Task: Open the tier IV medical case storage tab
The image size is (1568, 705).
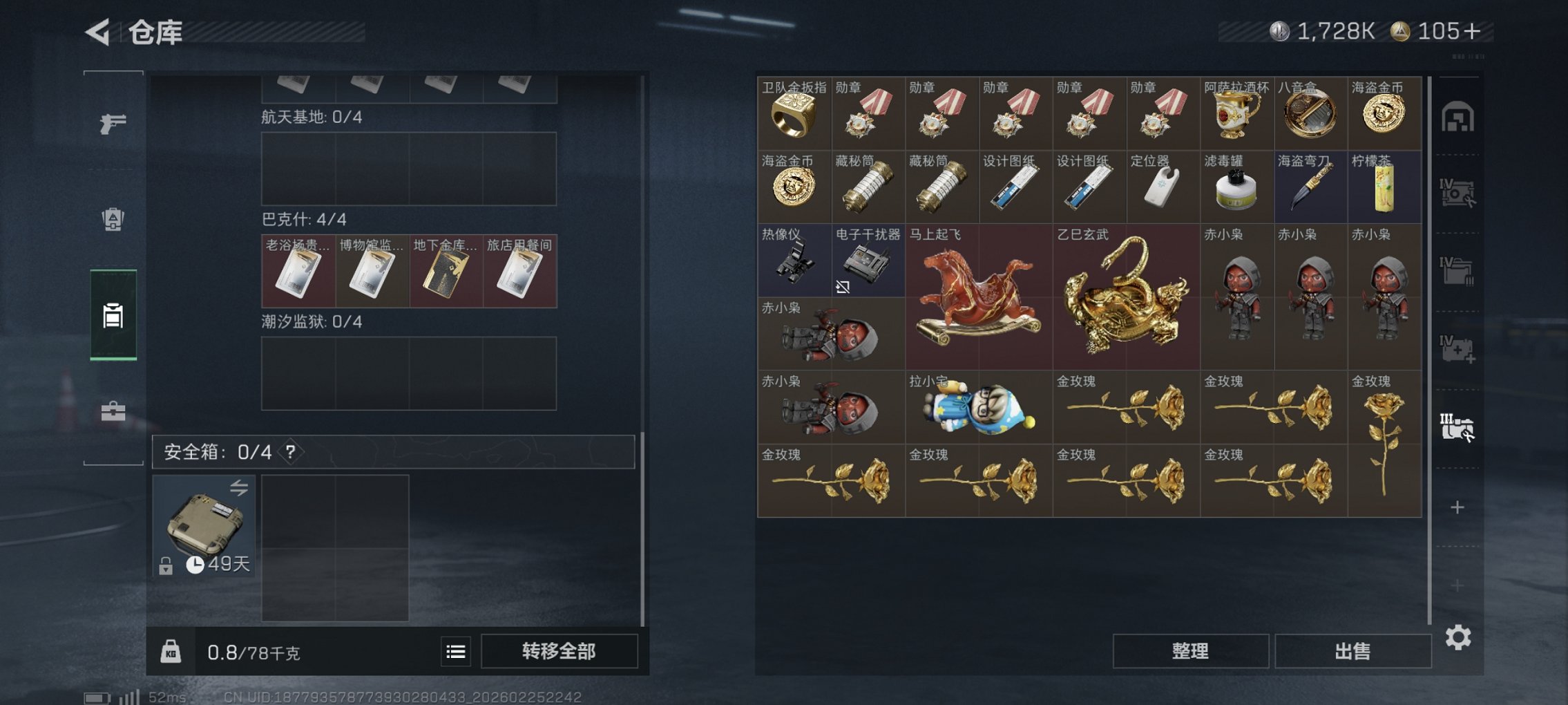Action: click(1458, 348)
